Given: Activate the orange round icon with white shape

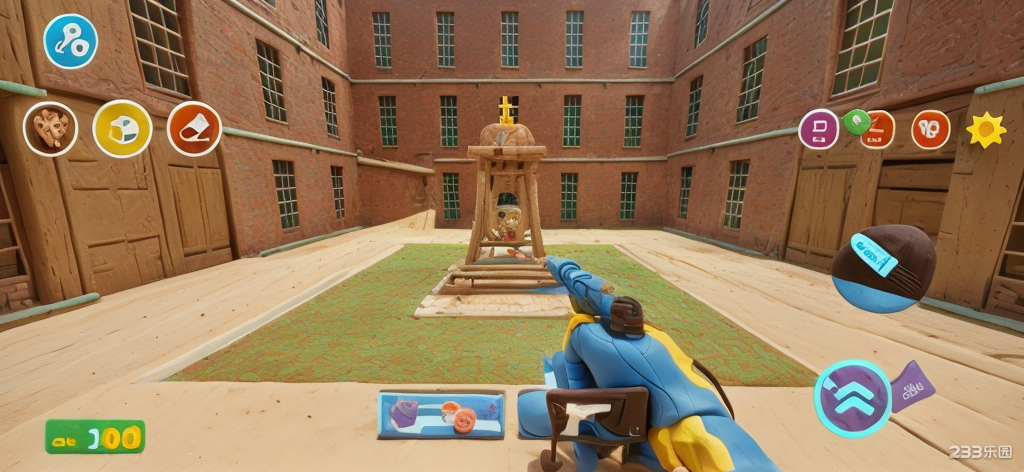Looking at the screenshot, I should click(194, 128).
